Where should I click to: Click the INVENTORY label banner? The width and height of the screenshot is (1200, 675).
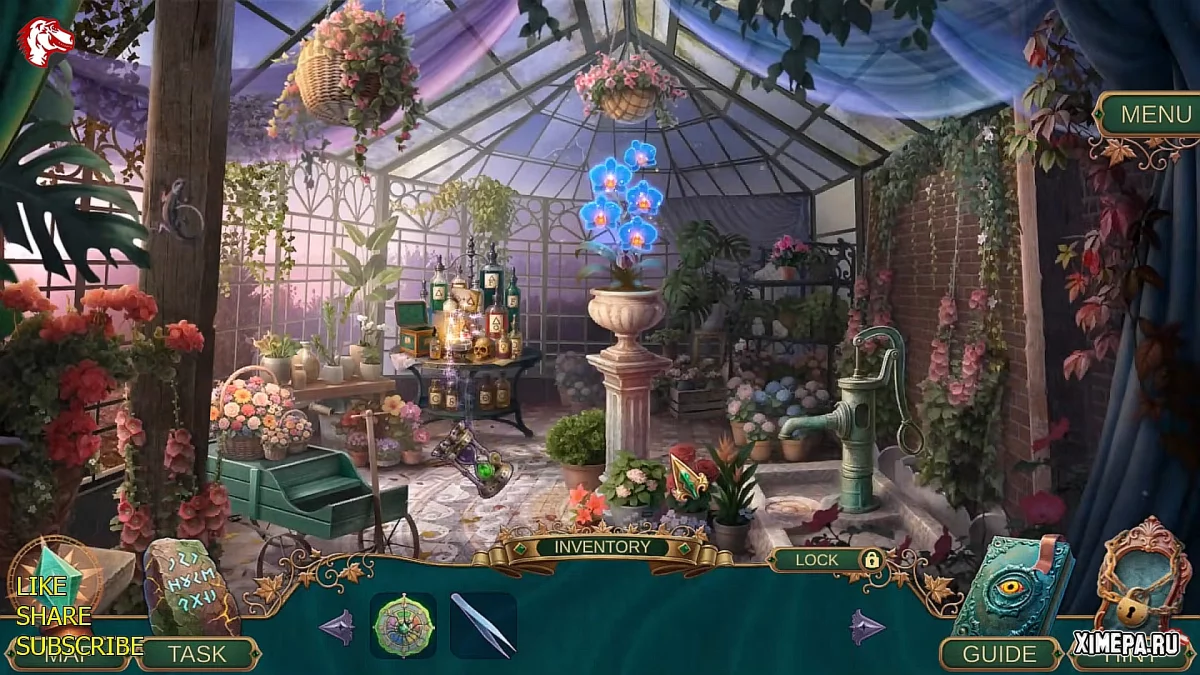(x=602, y=547)
